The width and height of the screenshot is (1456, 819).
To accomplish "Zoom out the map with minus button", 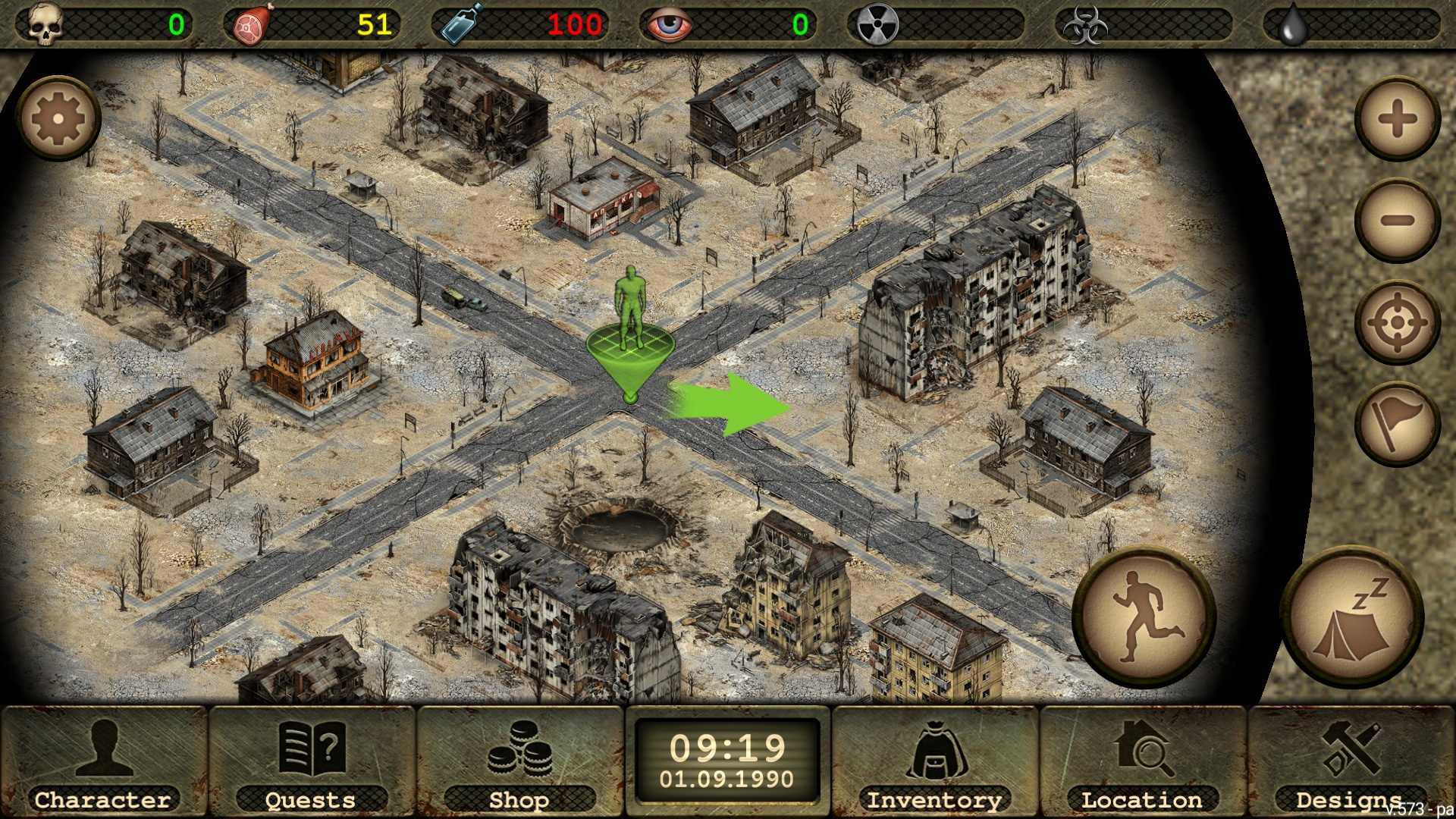I will click(1398, 221).
